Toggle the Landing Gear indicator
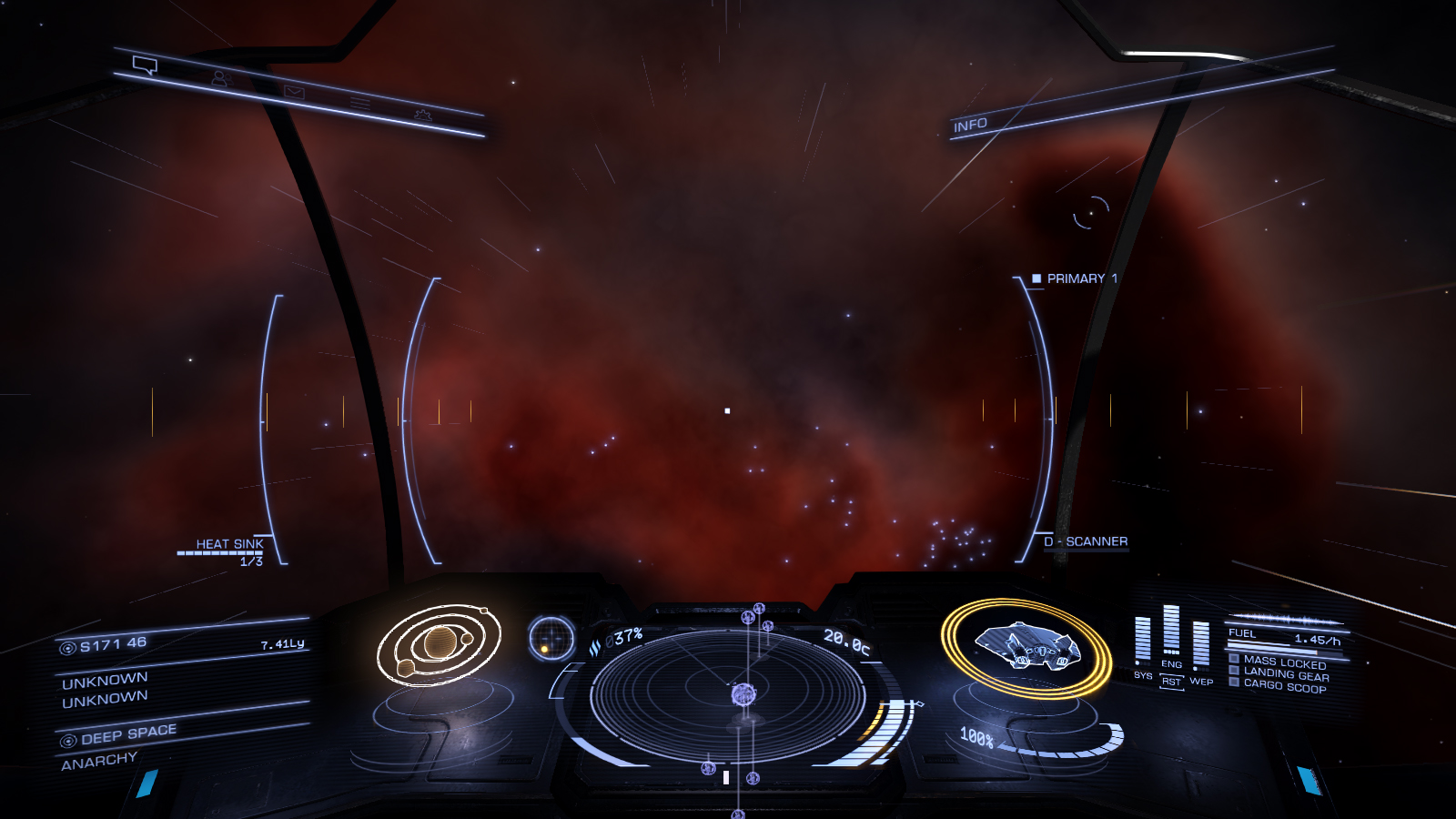Viewport: 1456px width, 819px height. (x=1285, y=674)
